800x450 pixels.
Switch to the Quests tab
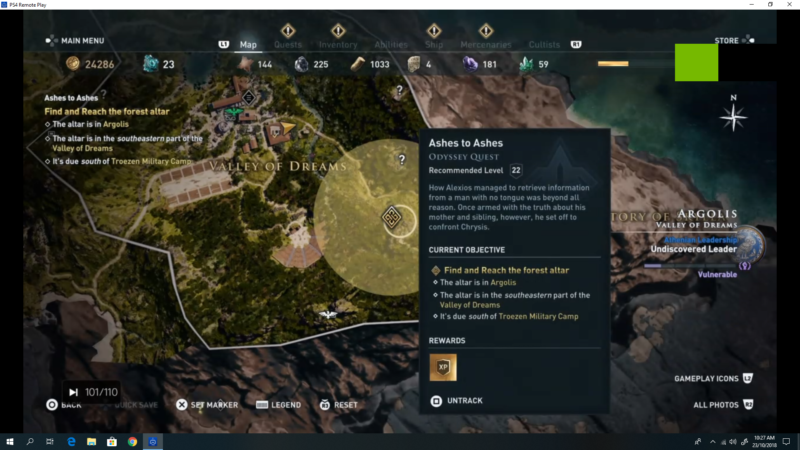pyautogui.click(x=288, y=44)
